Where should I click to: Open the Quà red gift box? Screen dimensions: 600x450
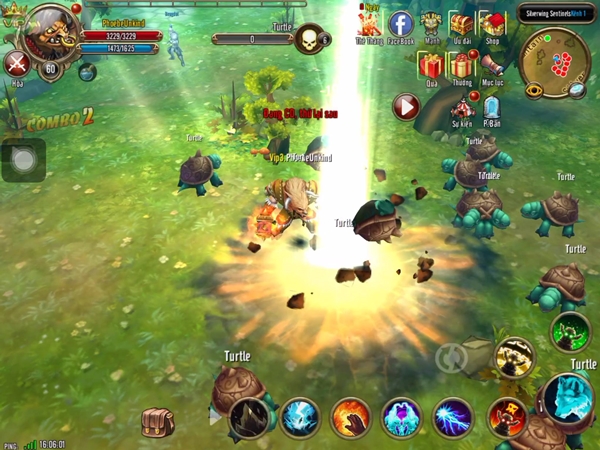(x=431, y=66)
